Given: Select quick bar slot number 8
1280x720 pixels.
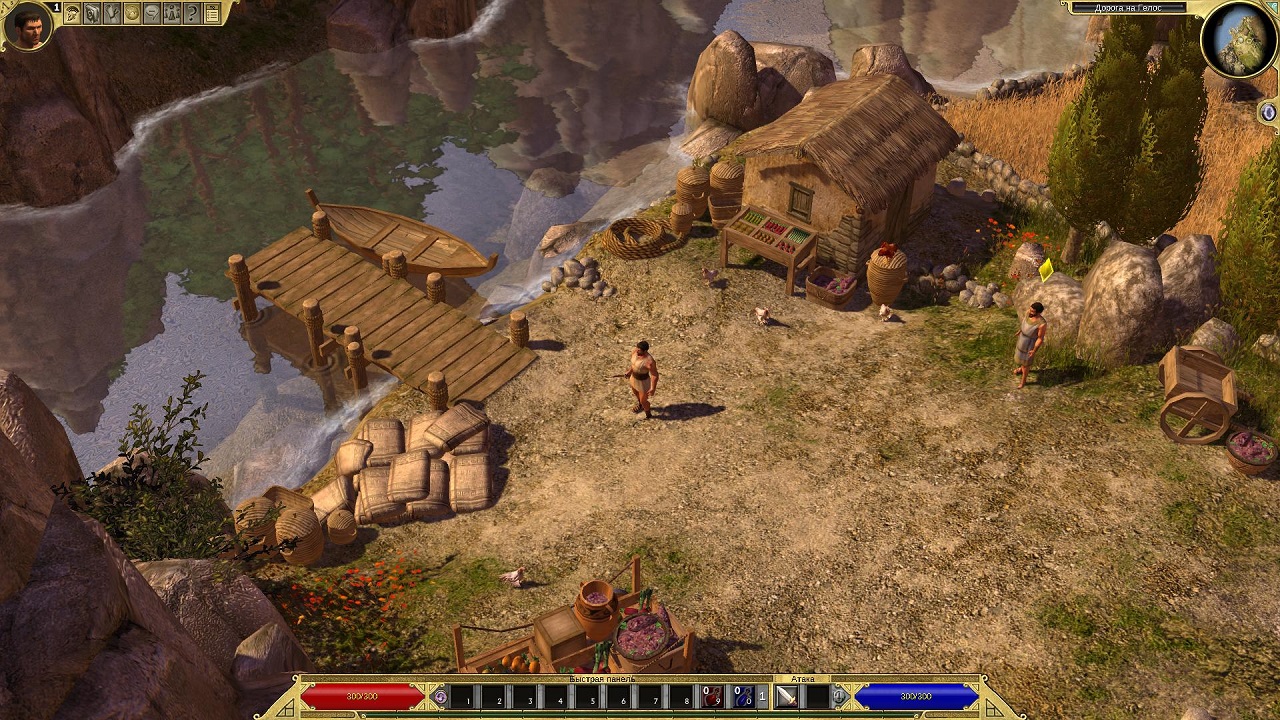Looking at the screenshot, I should coord(680,696).
